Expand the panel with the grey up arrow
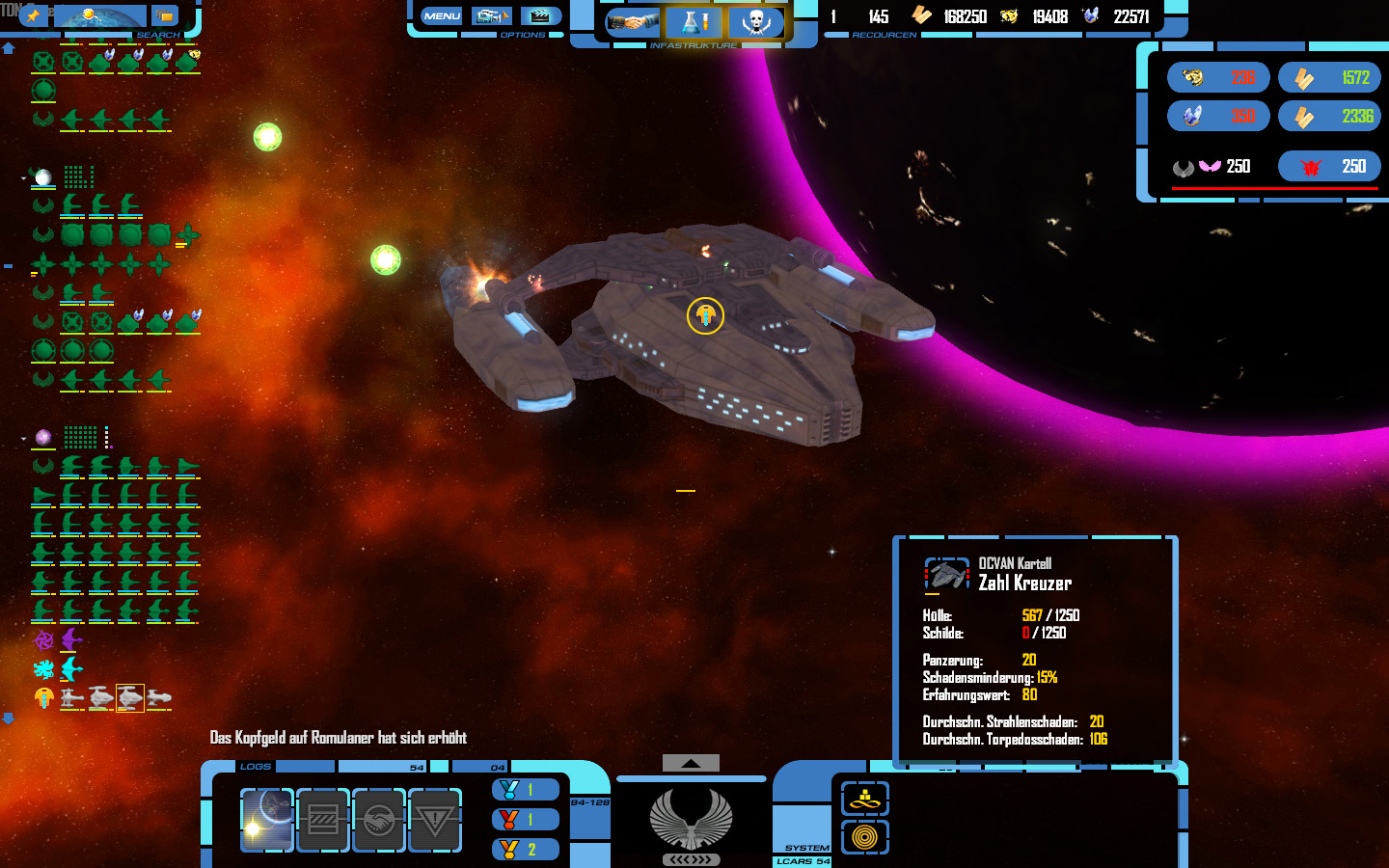 click(x=691, y=763)
